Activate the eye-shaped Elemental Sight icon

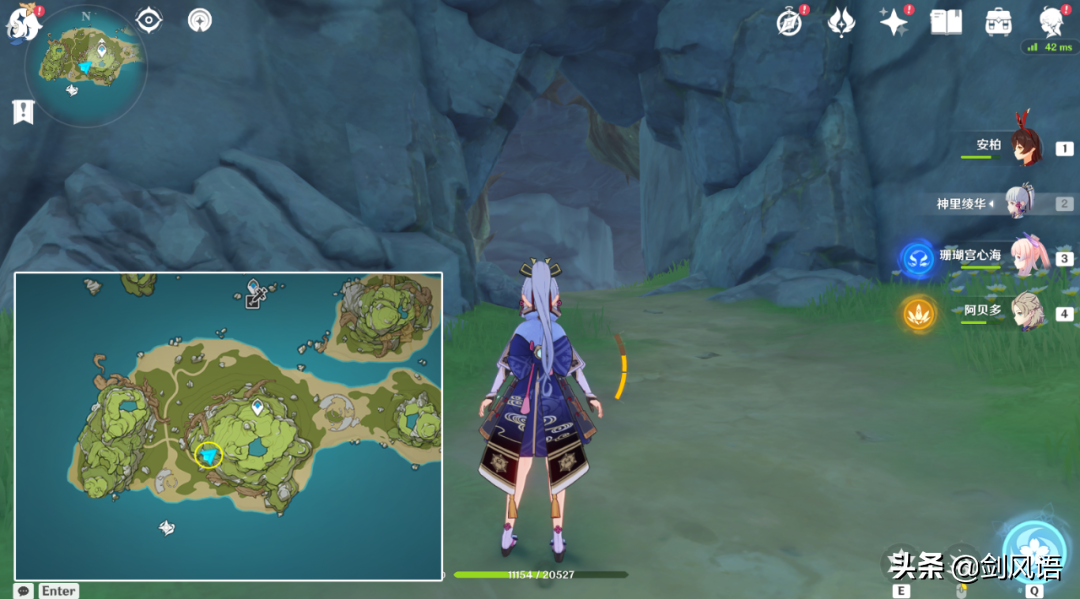point(149,20)
